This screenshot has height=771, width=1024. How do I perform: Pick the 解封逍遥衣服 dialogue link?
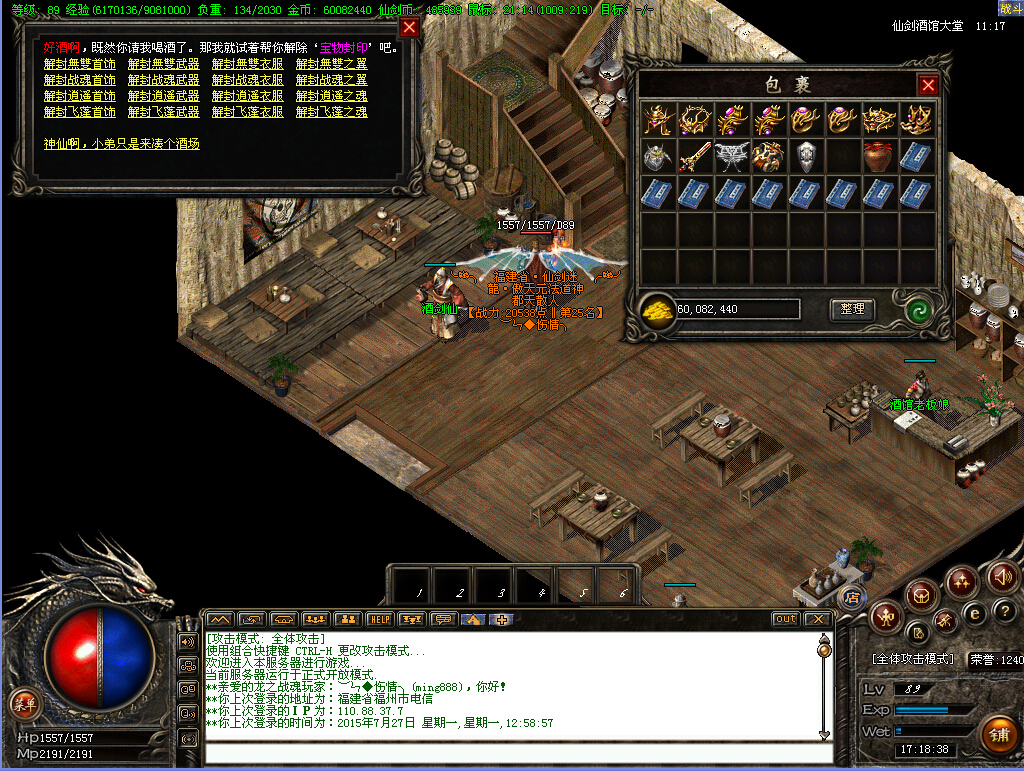[247, 96]
